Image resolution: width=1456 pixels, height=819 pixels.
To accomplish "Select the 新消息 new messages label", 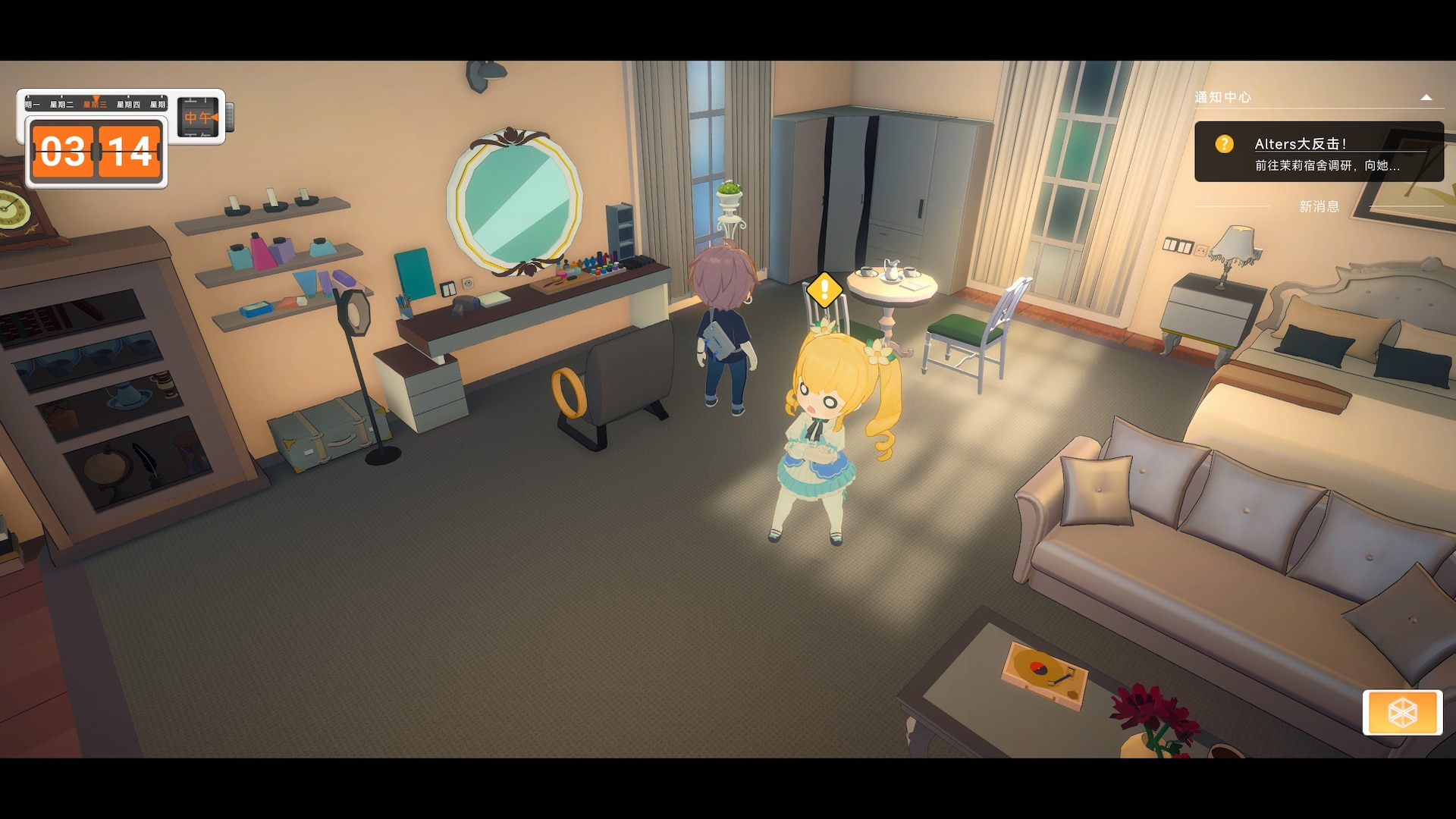I will click(x=1319, y=206).
